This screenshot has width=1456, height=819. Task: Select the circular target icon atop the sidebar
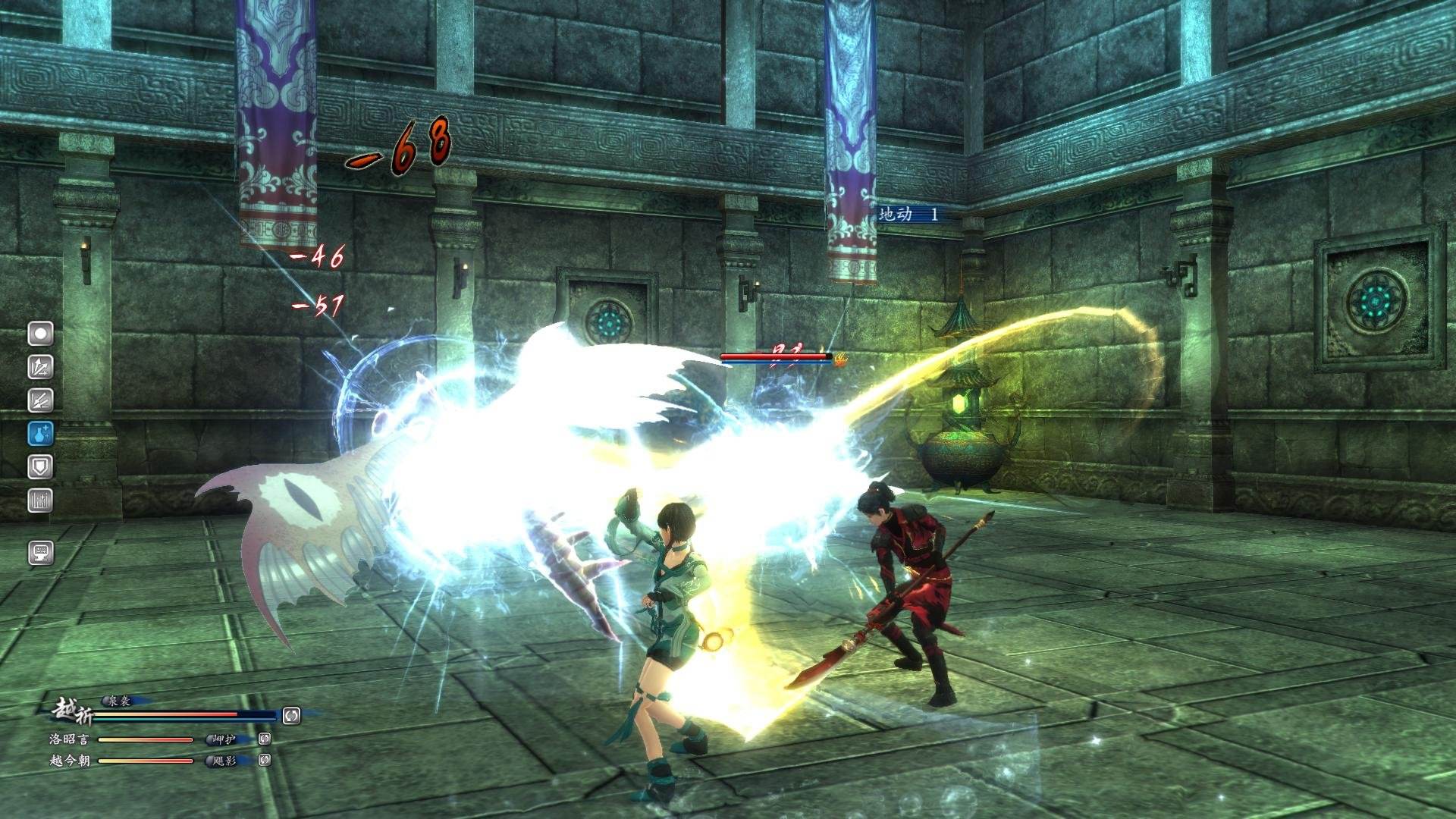[x=40, y=334]
